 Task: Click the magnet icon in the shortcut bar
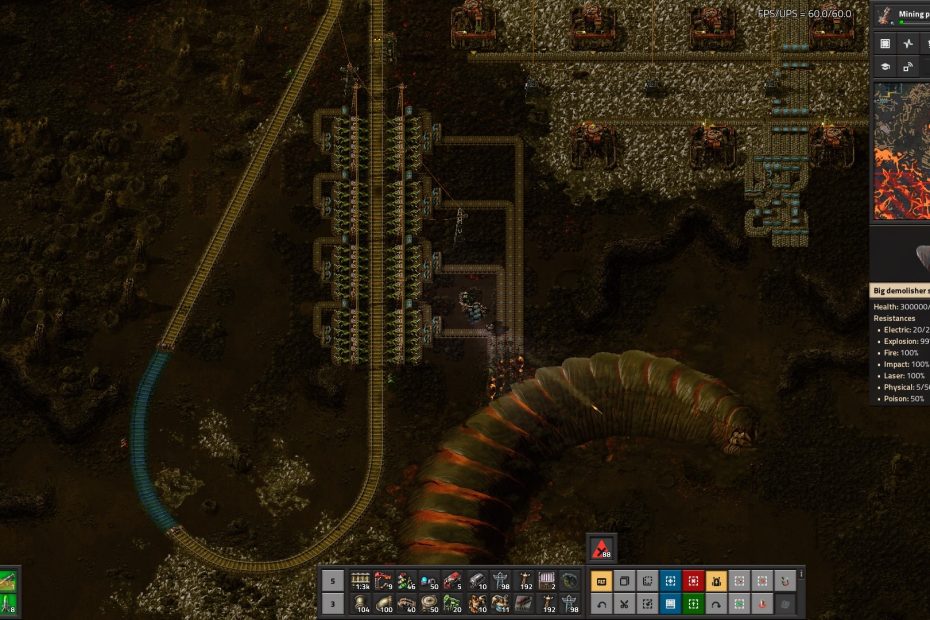785,580
